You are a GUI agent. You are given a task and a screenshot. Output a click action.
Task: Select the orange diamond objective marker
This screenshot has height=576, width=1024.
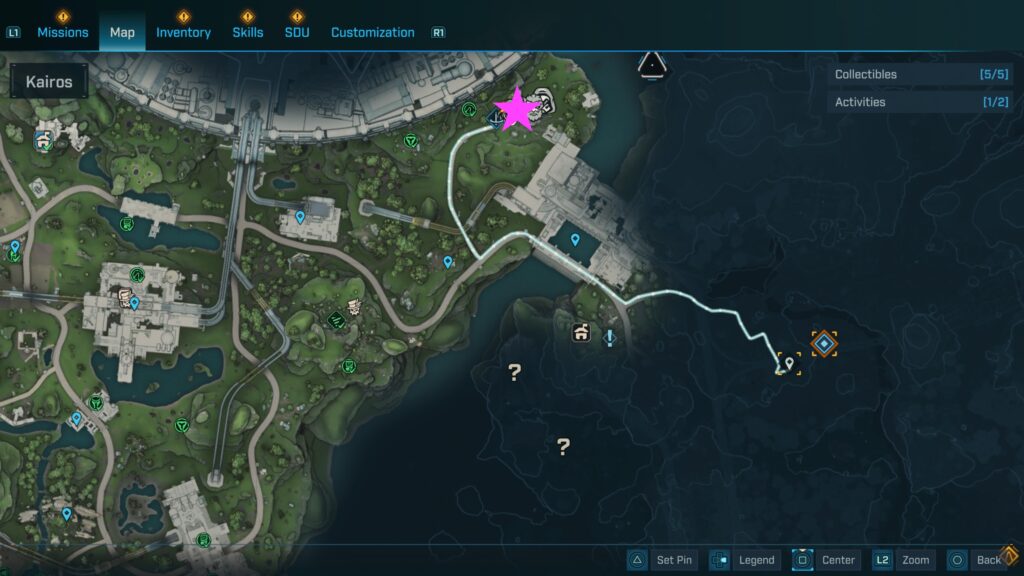point(823,344)
